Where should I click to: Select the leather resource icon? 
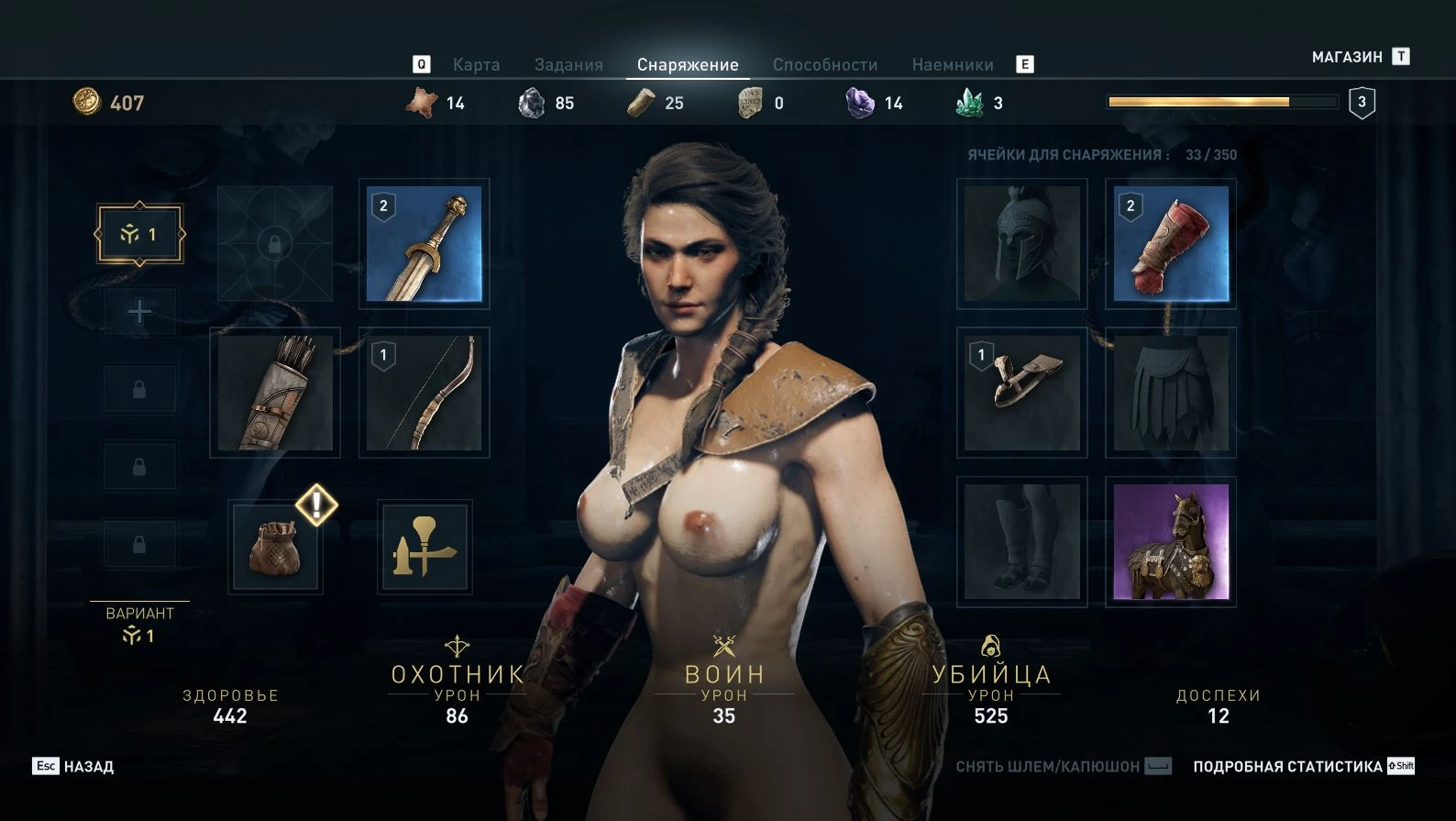[421, 103]
